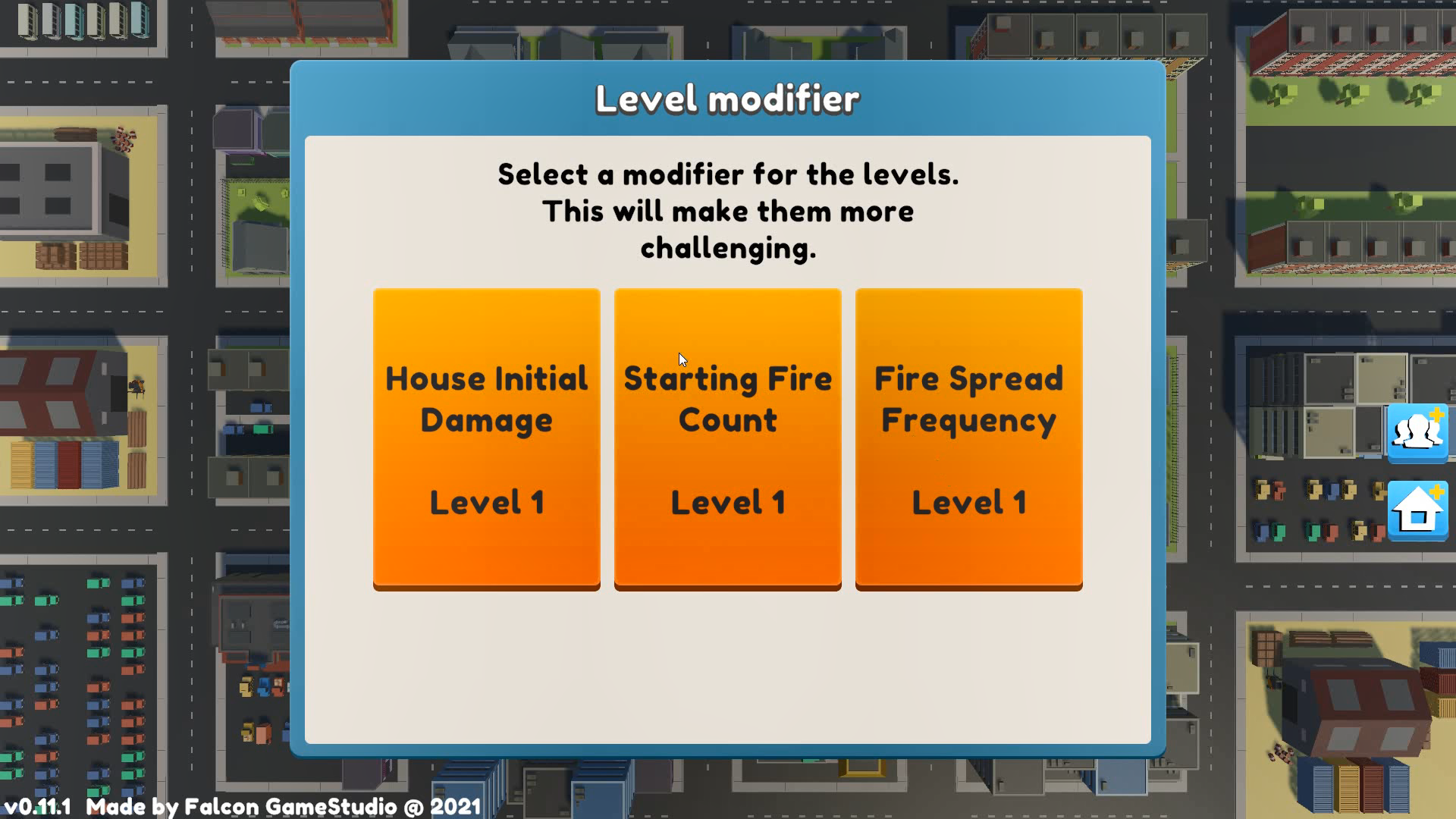The image size is (1456, 819).
Task: Click the yellow plus on the players icon
Action: tap(1436, 414)
